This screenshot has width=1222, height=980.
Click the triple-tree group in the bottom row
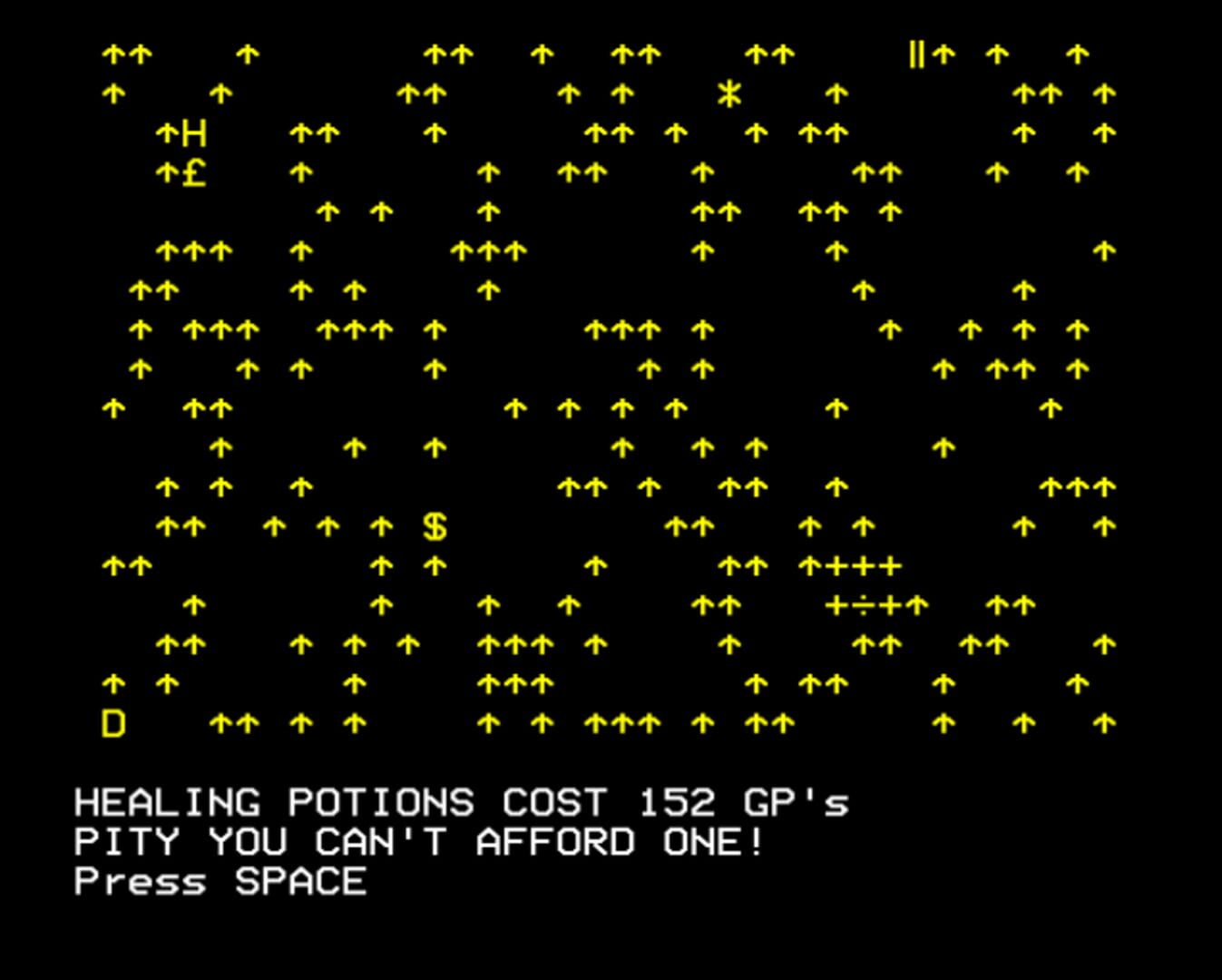pos(621,723)
